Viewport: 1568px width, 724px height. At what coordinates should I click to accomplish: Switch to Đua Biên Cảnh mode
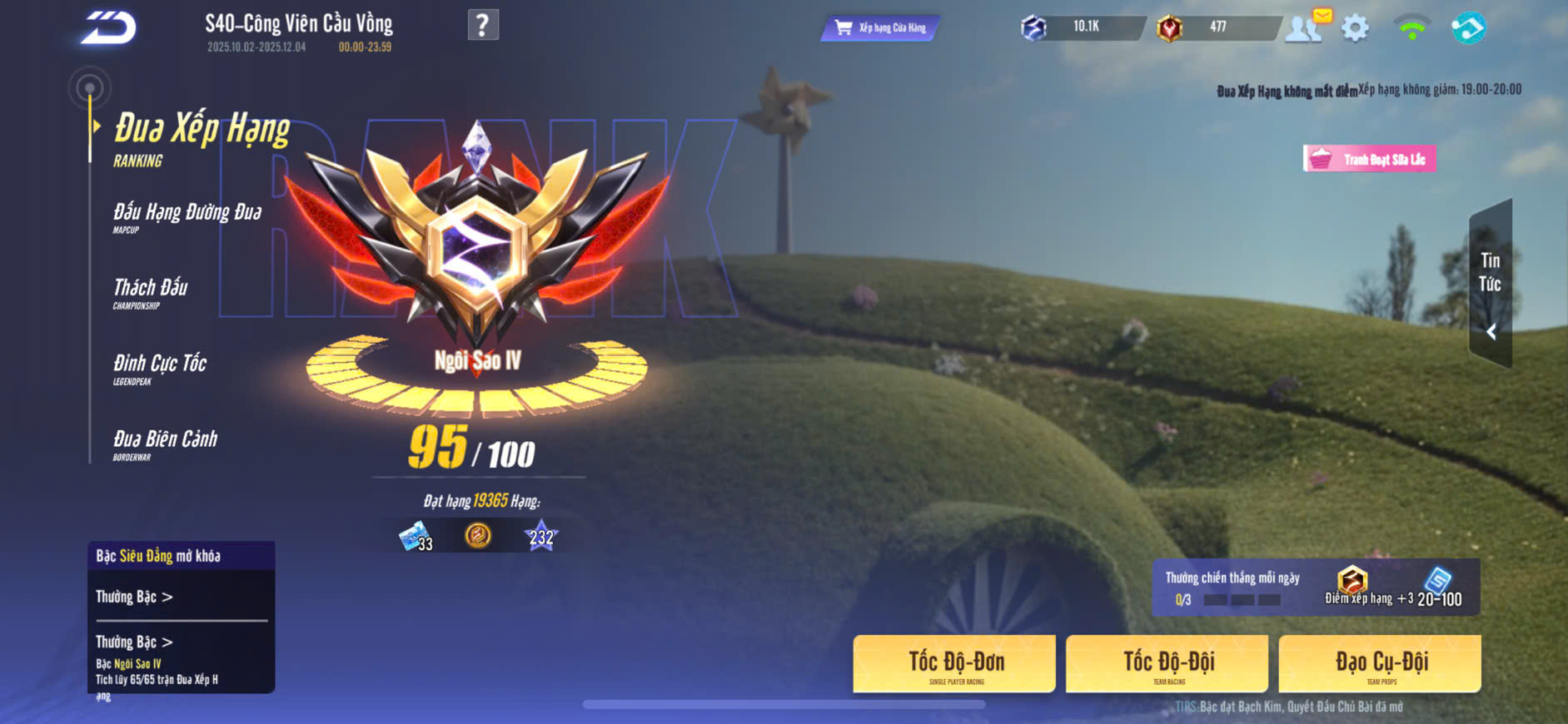(x=165, y=443)
